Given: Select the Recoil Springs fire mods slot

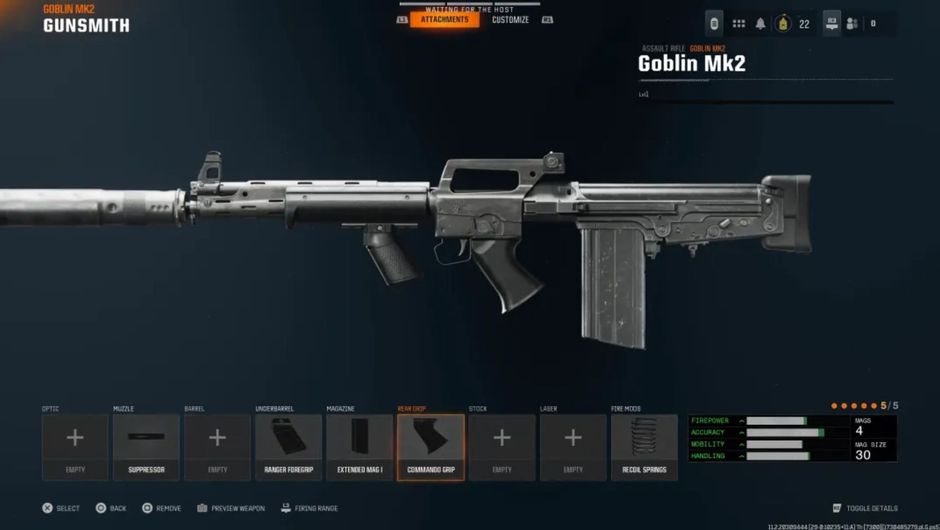Looking at the screenshot, I should tap(644, 446).
